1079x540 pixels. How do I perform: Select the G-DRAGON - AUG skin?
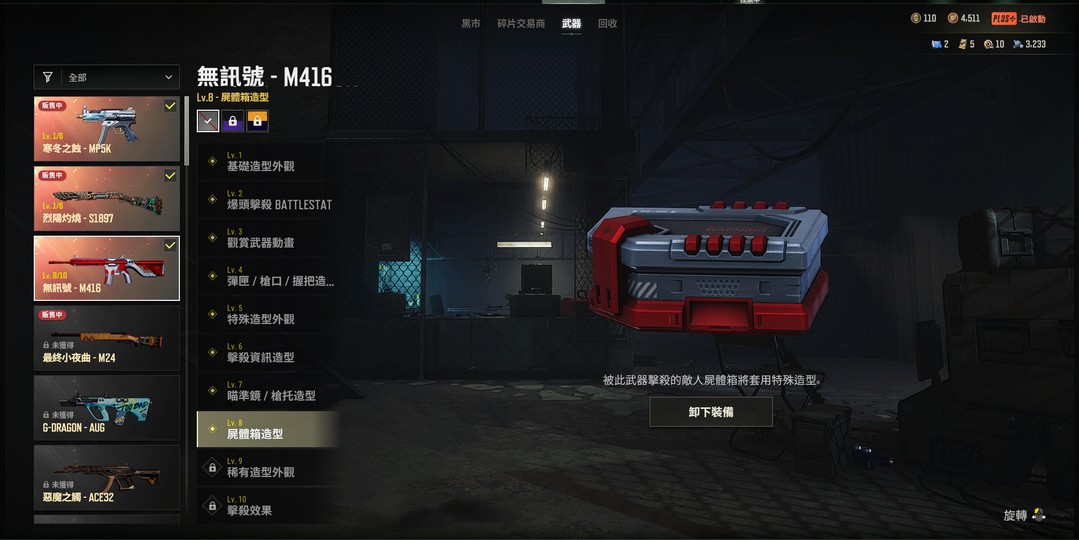click(107, 408)
